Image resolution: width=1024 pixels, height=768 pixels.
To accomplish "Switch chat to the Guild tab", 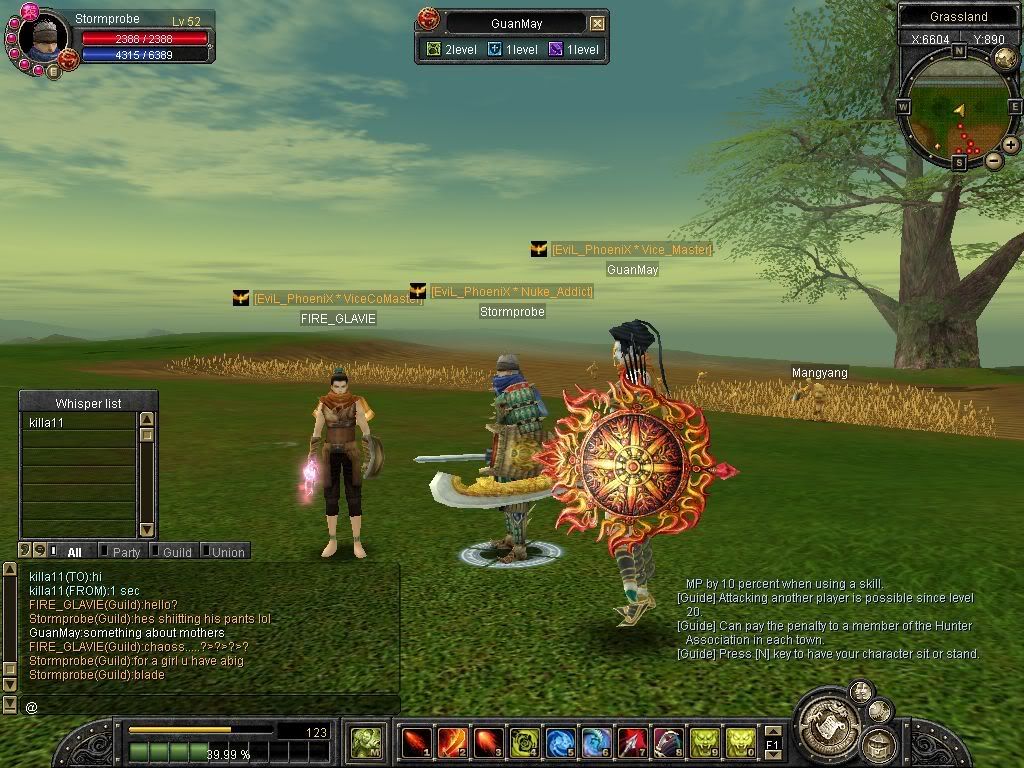I will [176, 552].
